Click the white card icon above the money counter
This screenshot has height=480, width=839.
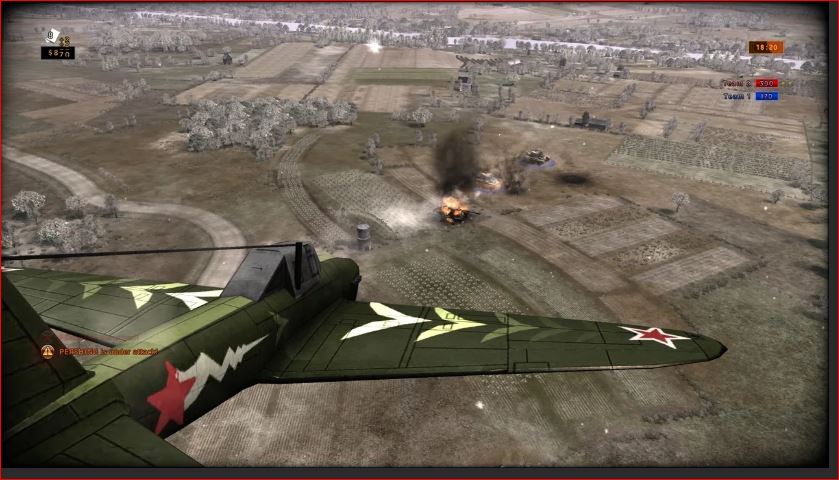click(x=50, y=37)
